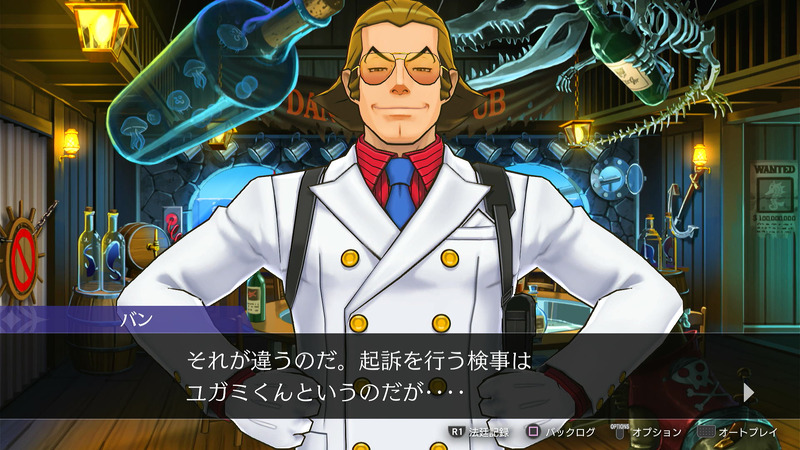The height and width of the screenshot is (450, 800).
Task: Advance the dialogue with the white arrow
Action: pos(748,392)
